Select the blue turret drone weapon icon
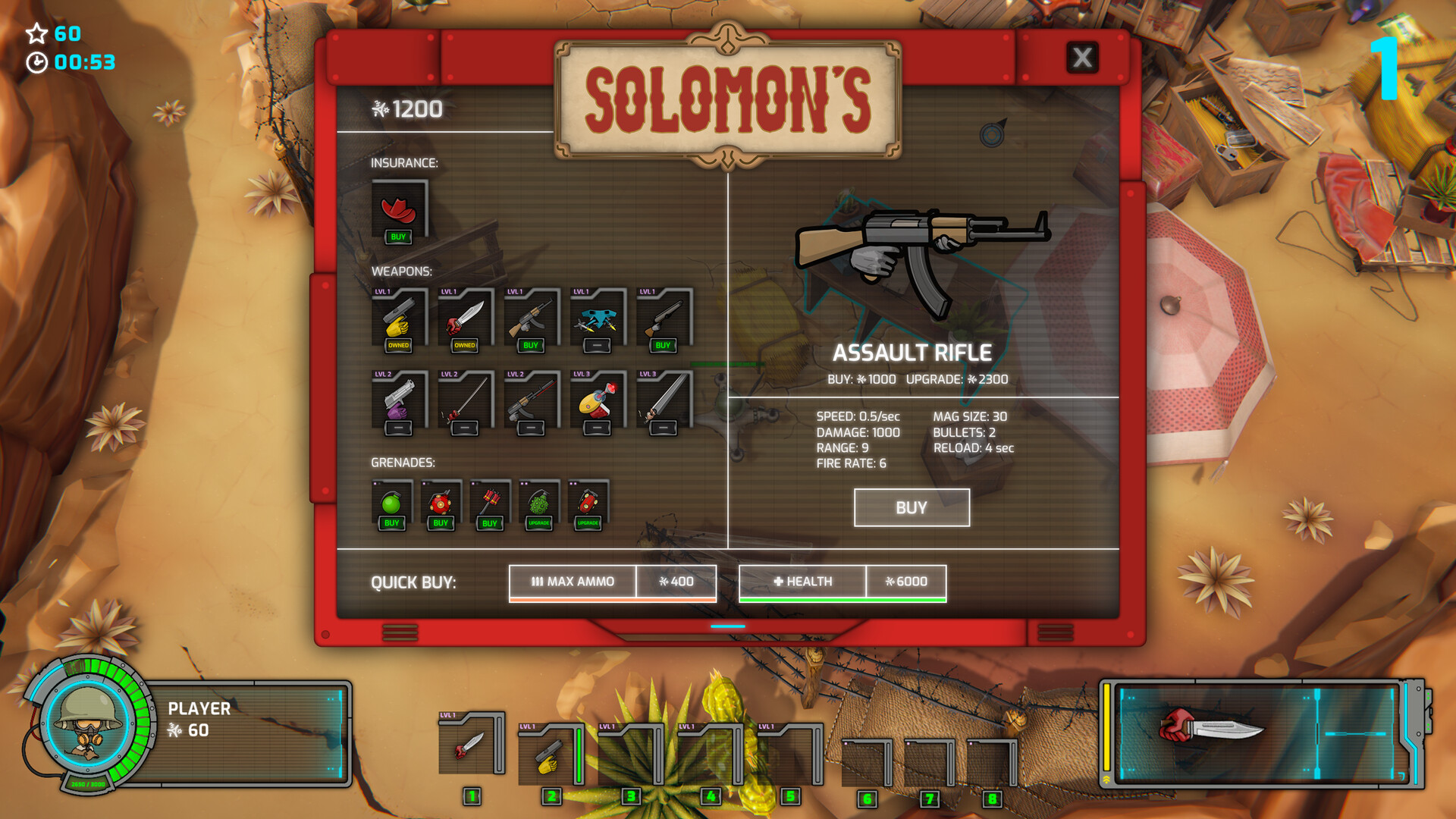1456x819 pixels. click(595, 318)
